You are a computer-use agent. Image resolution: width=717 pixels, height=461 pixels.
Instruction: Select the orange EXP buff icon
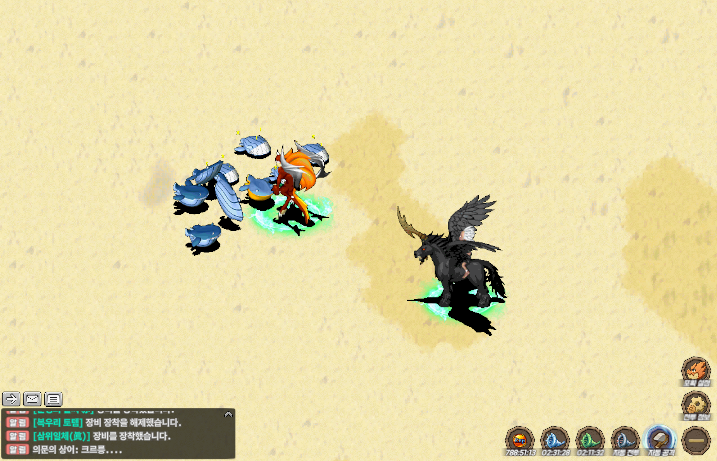click(520, 438)
